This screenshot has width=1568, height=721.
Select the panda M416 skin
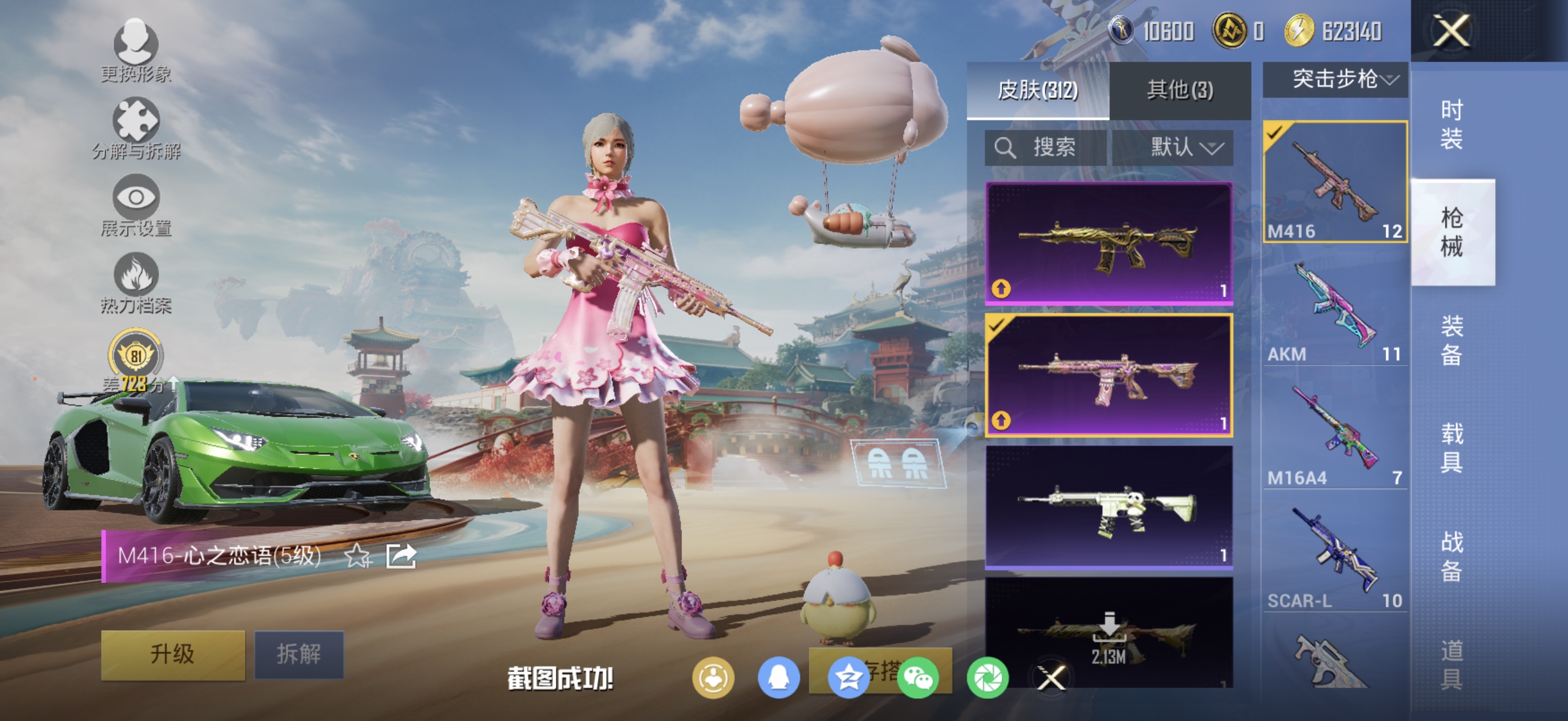(x=1109, y=507)
